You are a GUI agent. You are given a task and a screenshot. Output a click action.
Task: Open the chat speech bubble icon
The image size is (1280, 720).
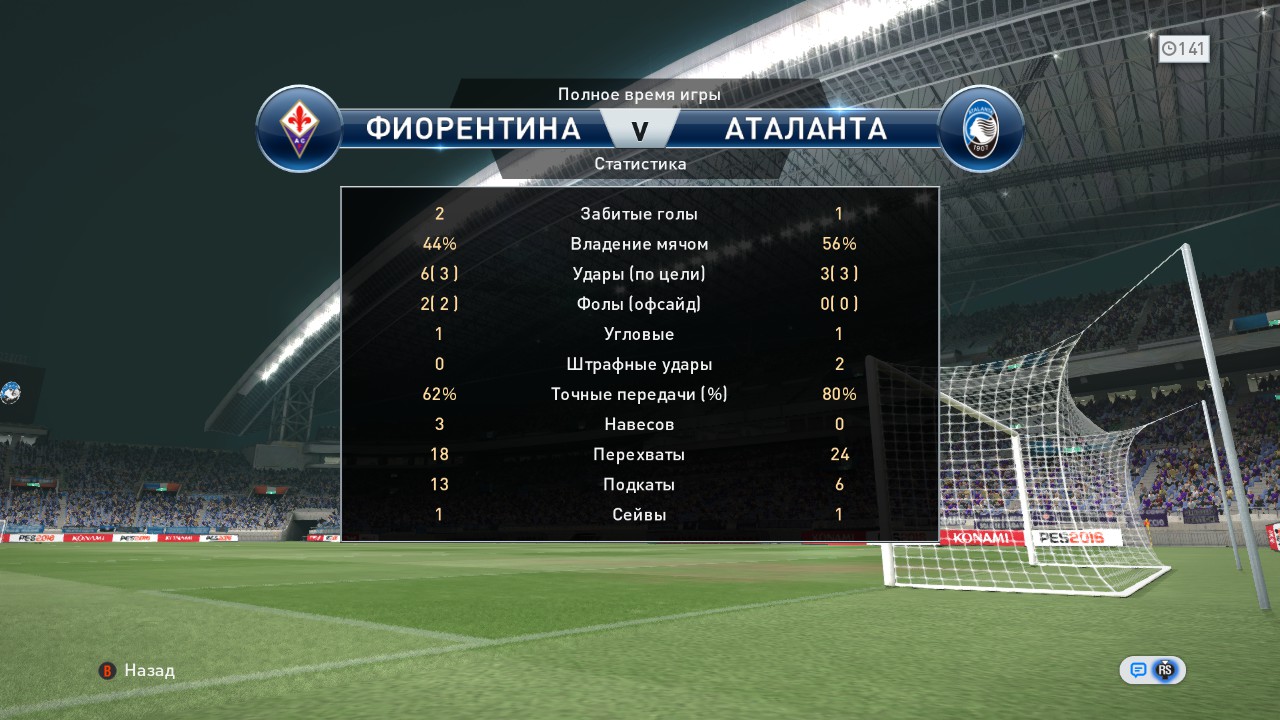click(x=1138, y=670)
